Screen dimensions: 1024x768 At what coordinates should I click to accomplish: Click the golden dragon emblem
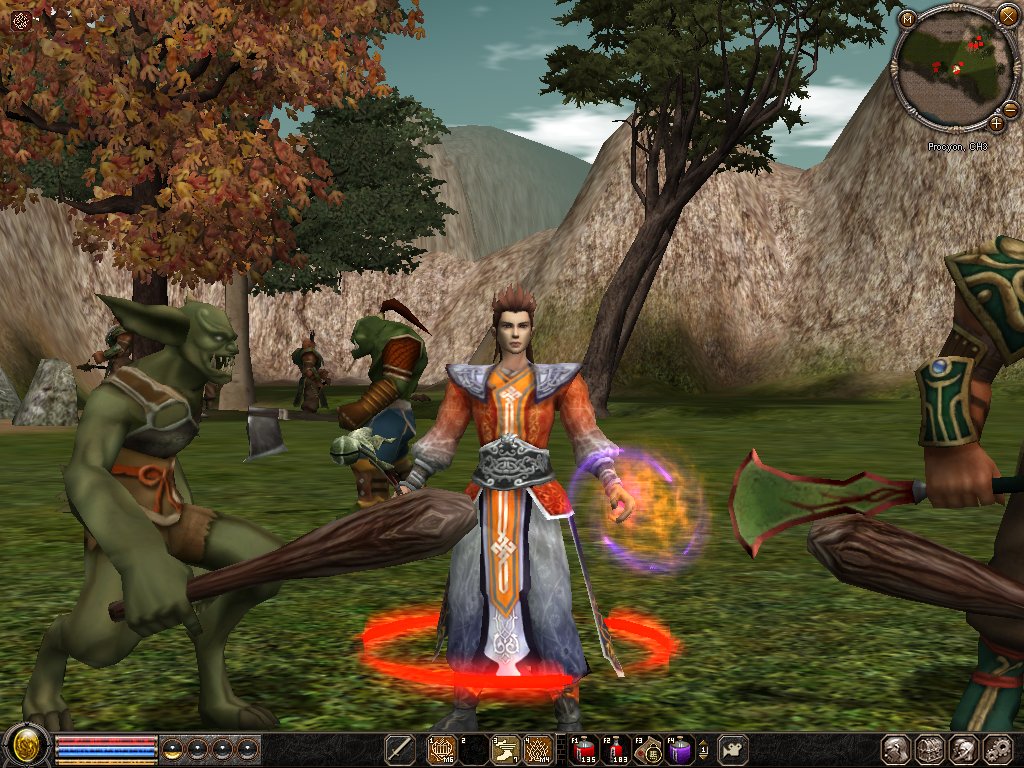24,748
